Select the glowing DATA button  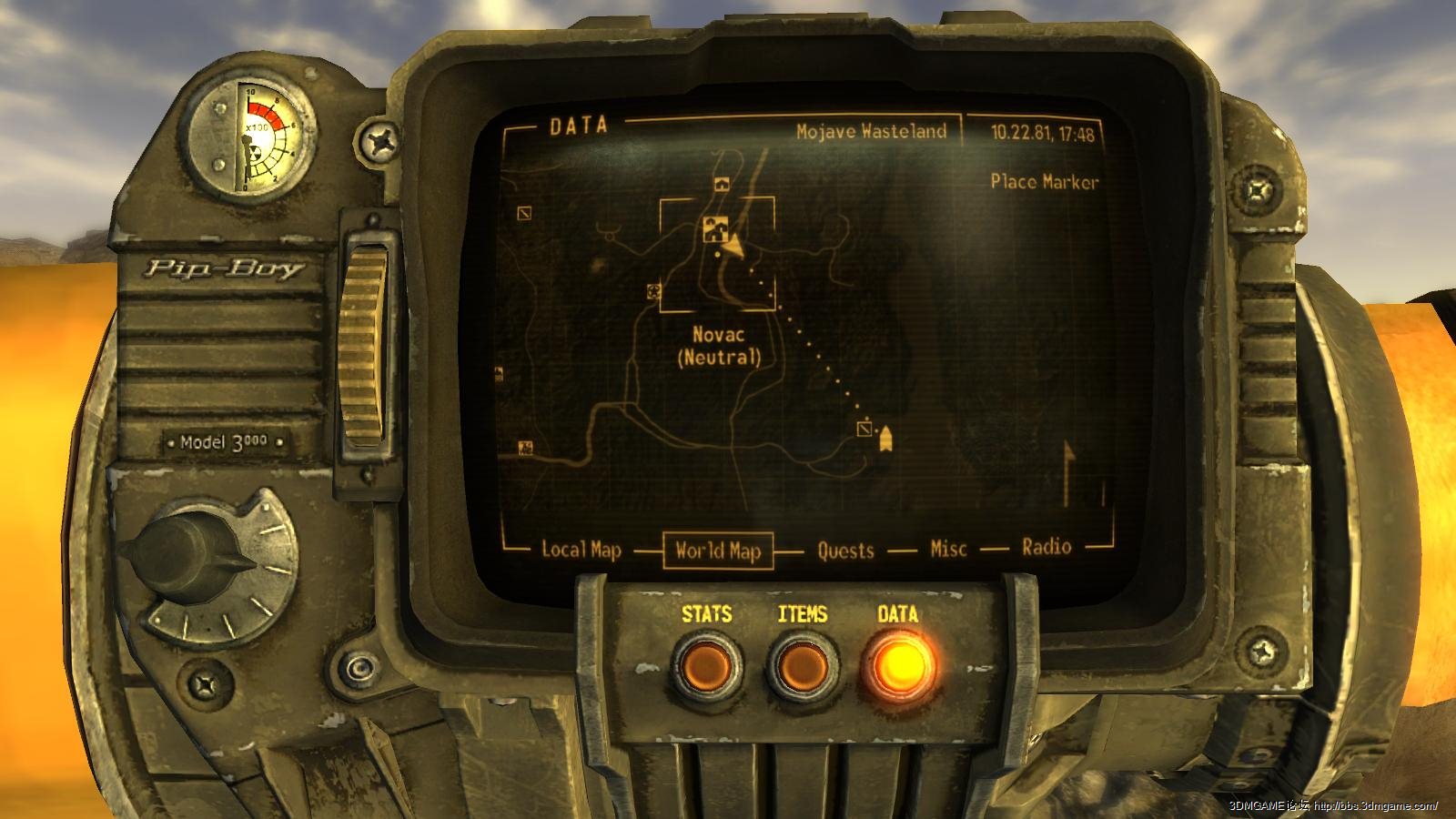click(897, 665)
